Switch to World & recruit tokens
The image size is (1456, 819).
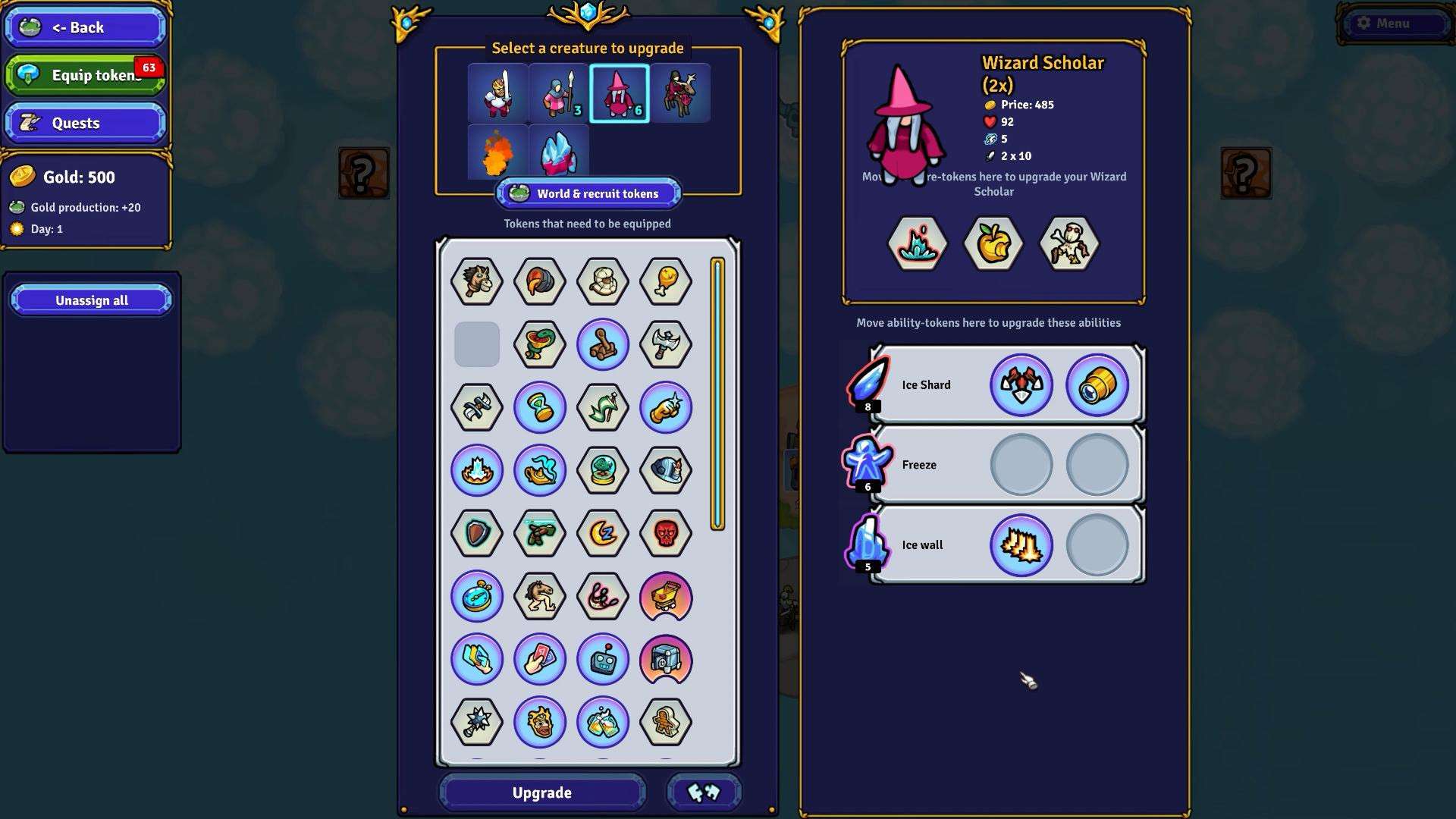coord(588,194)
